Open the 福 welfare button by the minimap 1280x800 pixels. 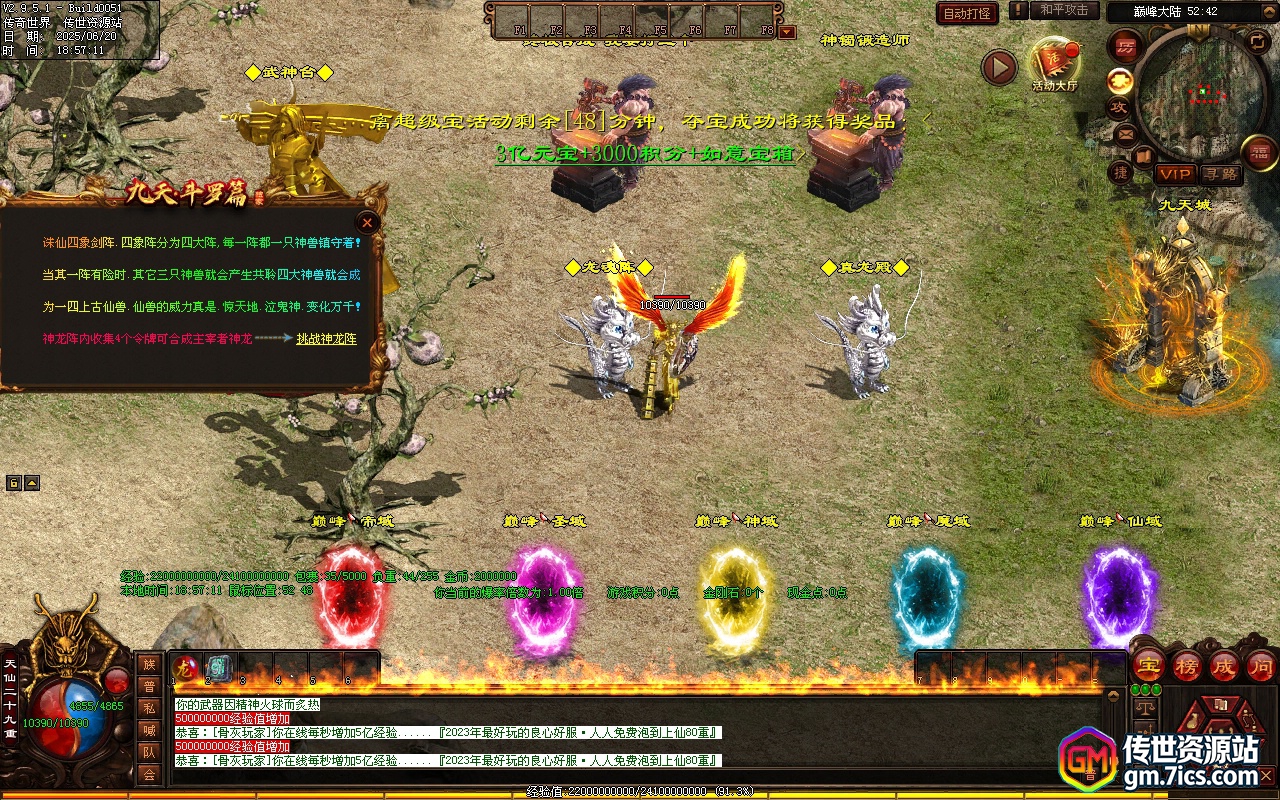(x=1259, y=152)
